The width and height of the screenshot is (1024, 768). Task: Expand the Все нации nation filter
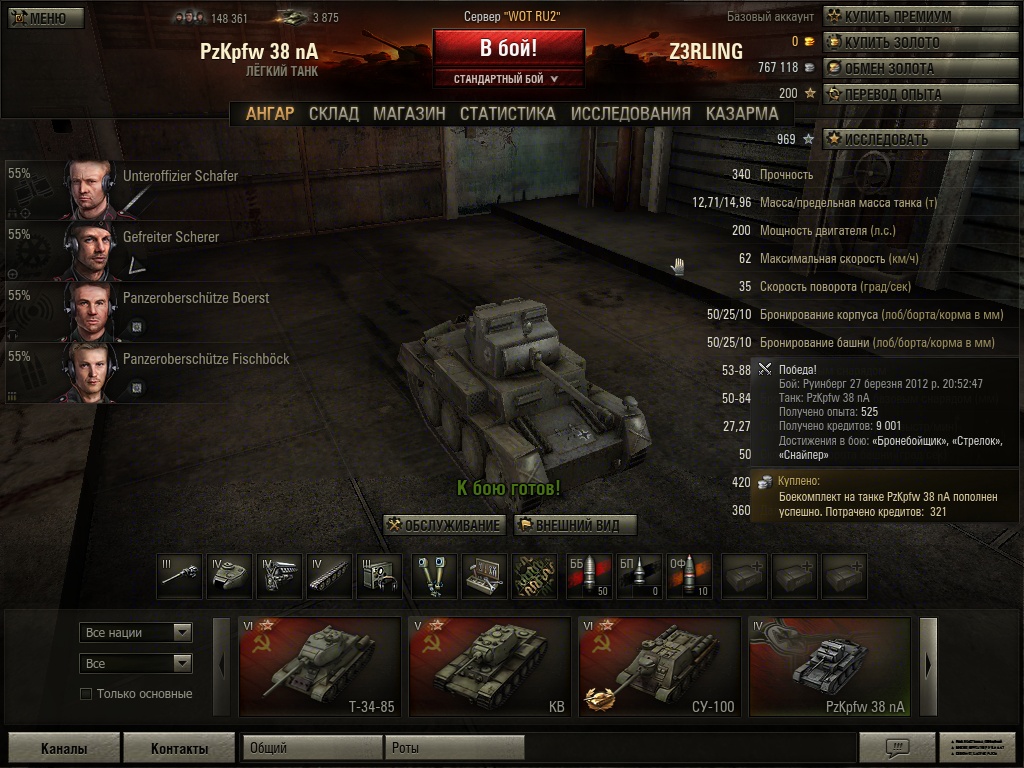coord(136,632)
